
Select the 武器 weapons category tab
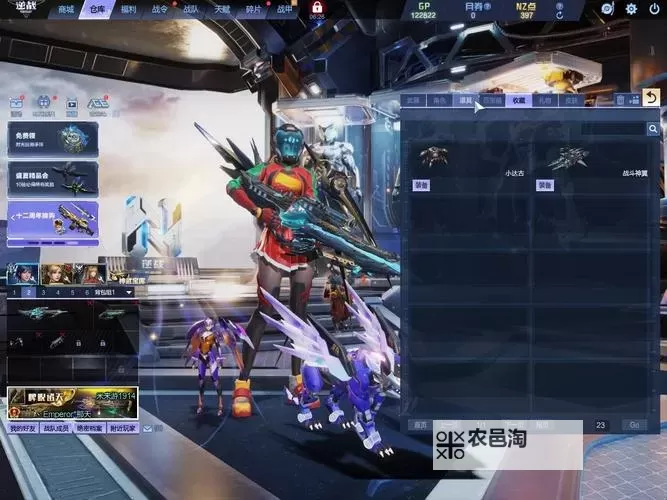[413, 100]
